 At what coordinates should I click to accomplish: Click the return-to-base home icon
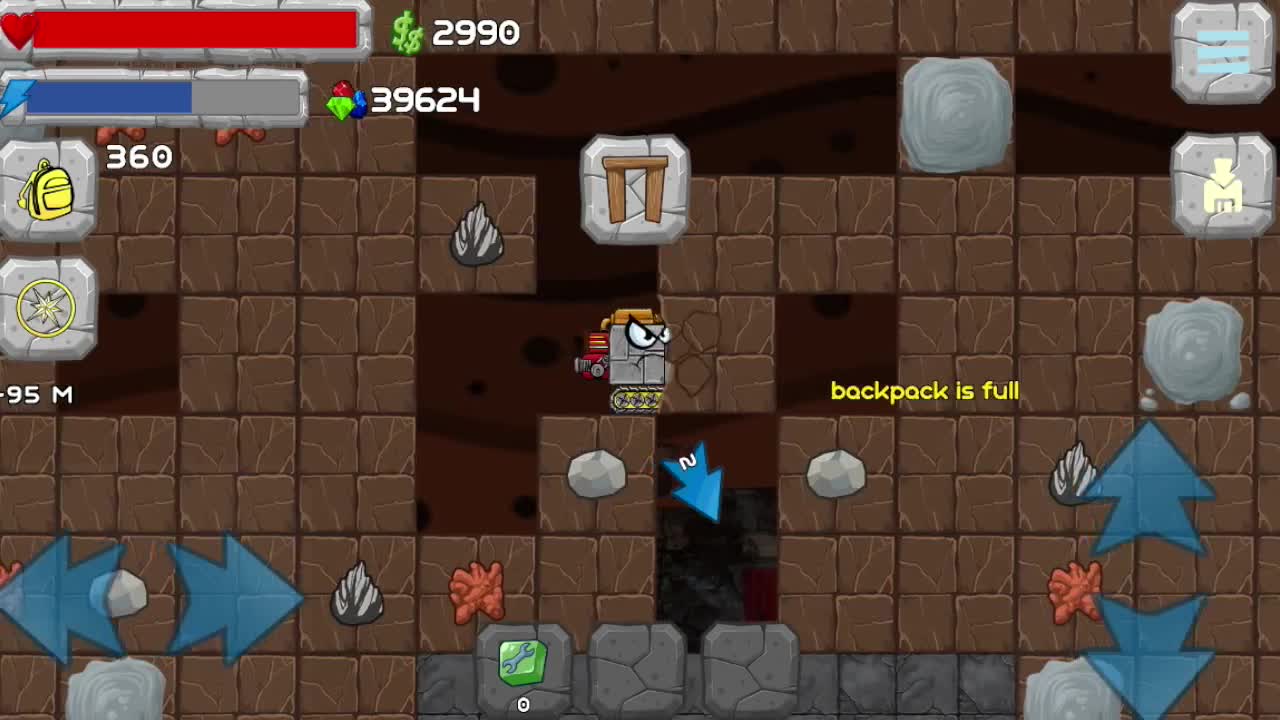(1223, 185)
